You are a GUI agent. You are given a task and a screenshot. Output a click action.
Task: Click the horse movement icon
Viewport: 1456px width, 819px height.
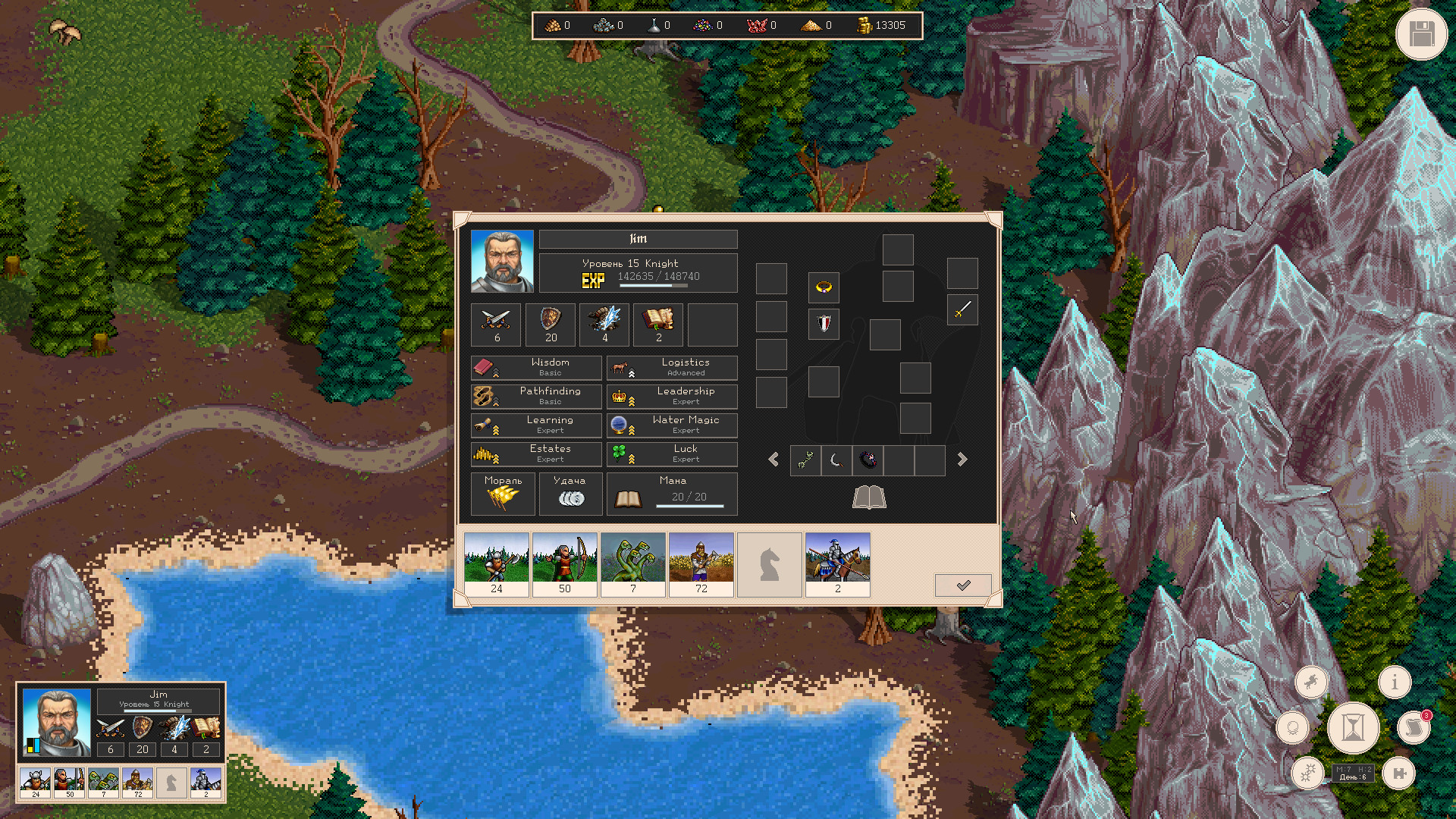coord(1311,682)
